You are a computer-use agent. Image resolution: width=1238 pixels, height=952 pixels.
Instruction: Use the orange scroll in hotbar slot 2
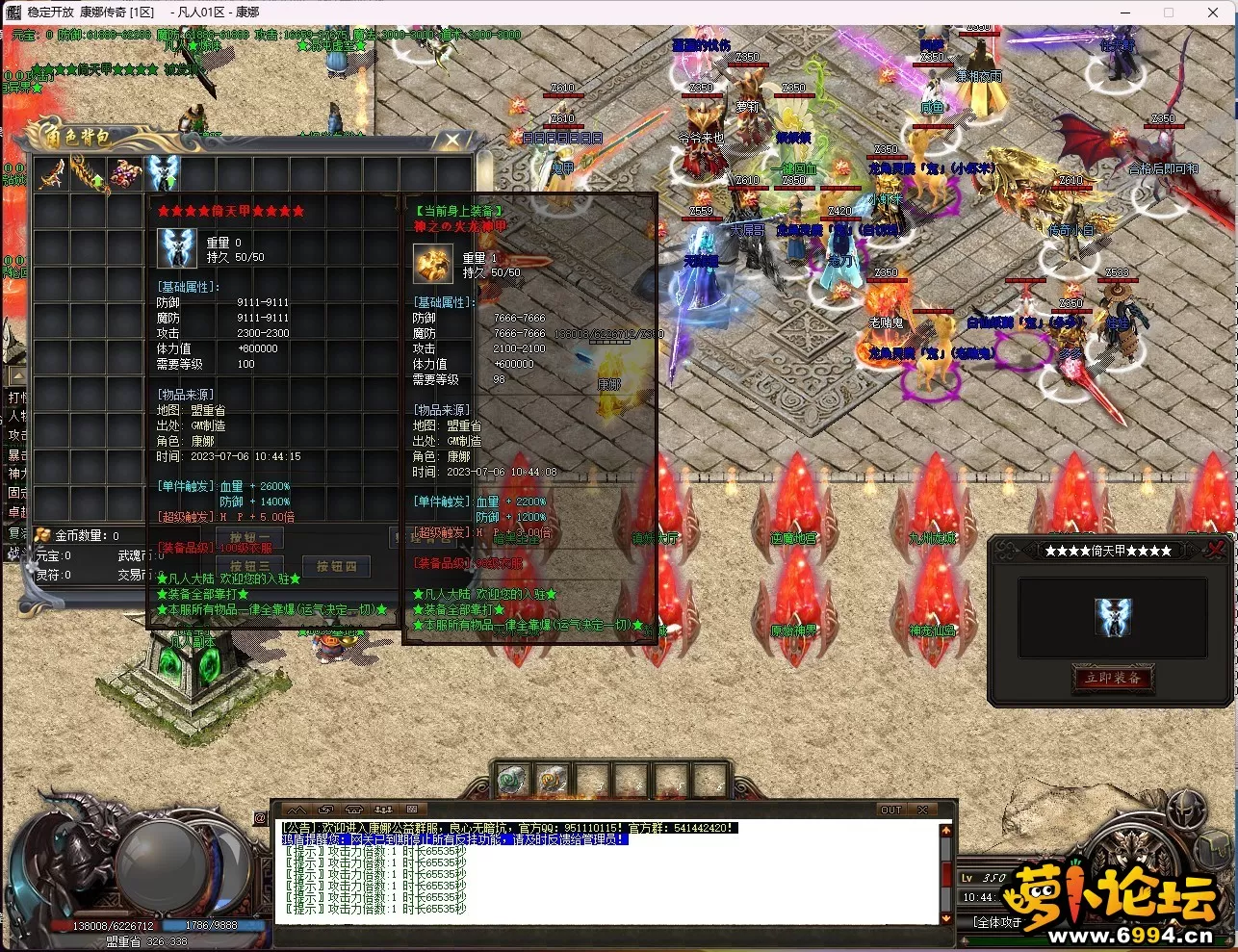(x=553, y=780)
